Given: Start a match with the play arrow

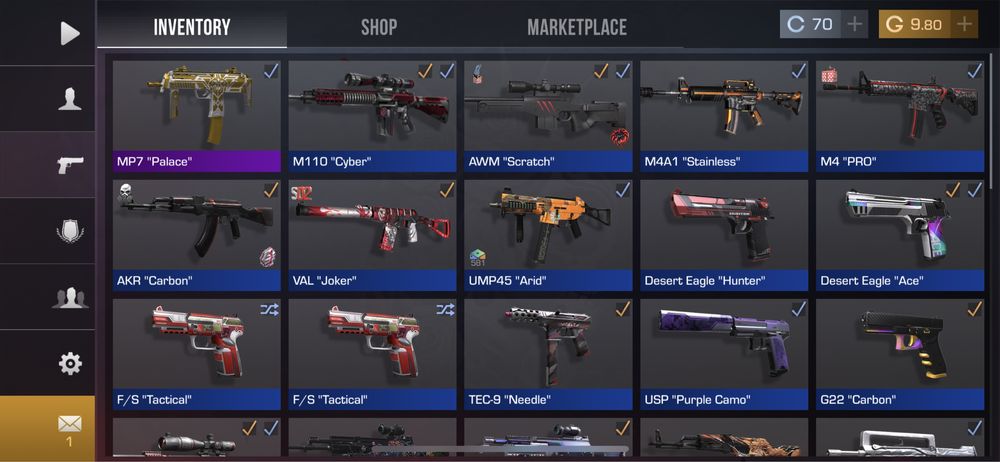Looking at the screenshot, I should pyautogui.click(x=69, y=33).
